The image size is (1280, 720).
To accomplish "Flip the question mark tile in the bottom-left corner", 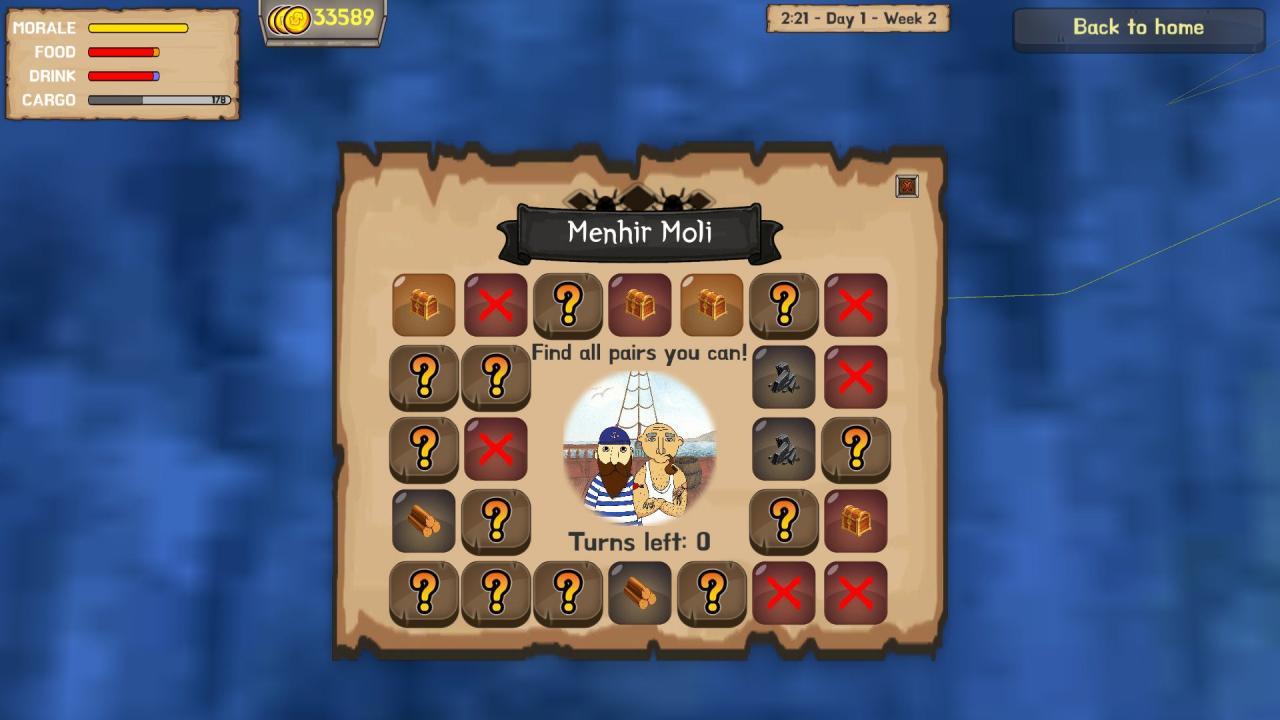I will (x=424, y=592).
